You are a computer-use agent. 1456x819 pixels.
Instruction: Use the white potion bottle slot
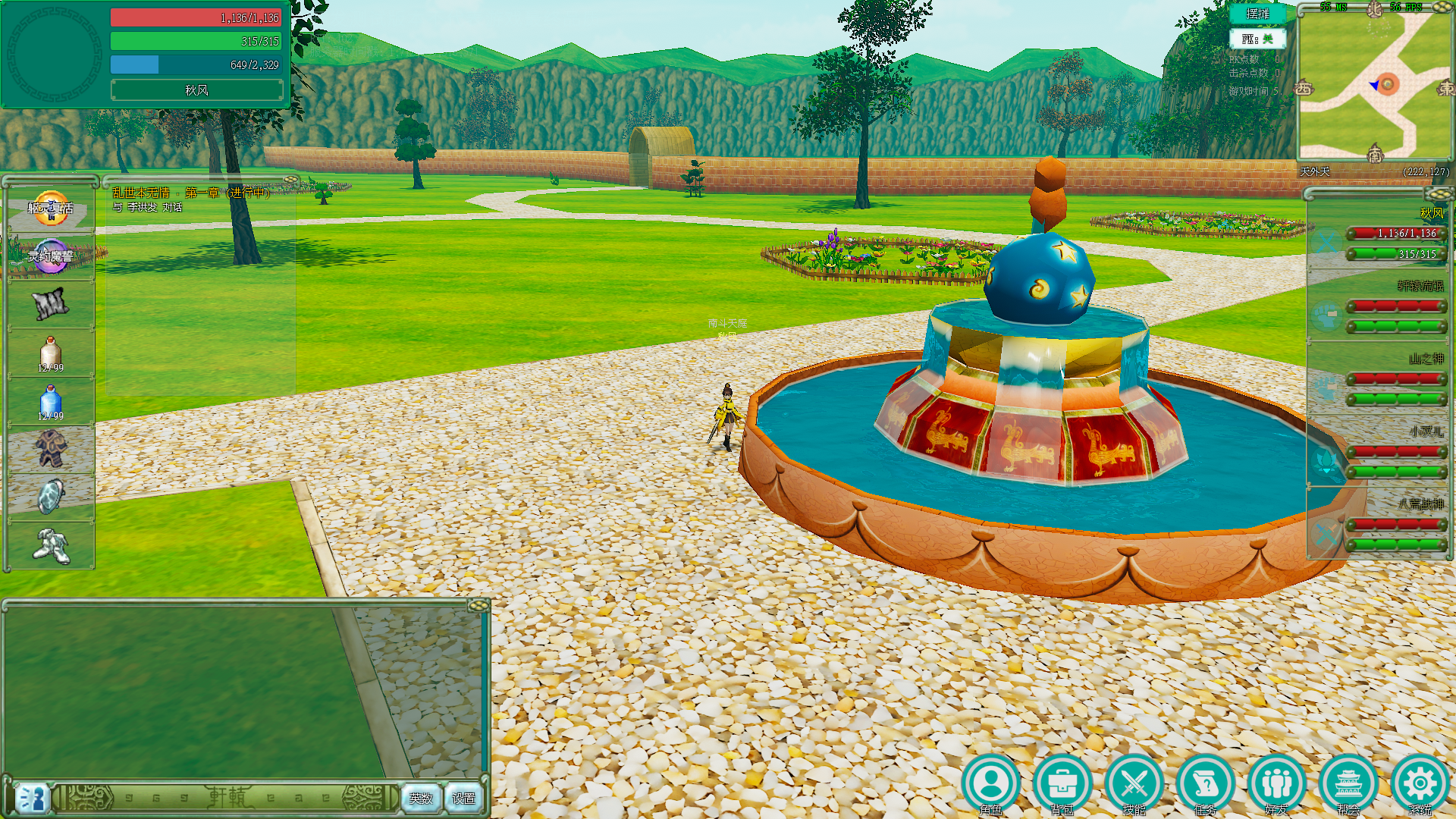(x=51, y=353)
